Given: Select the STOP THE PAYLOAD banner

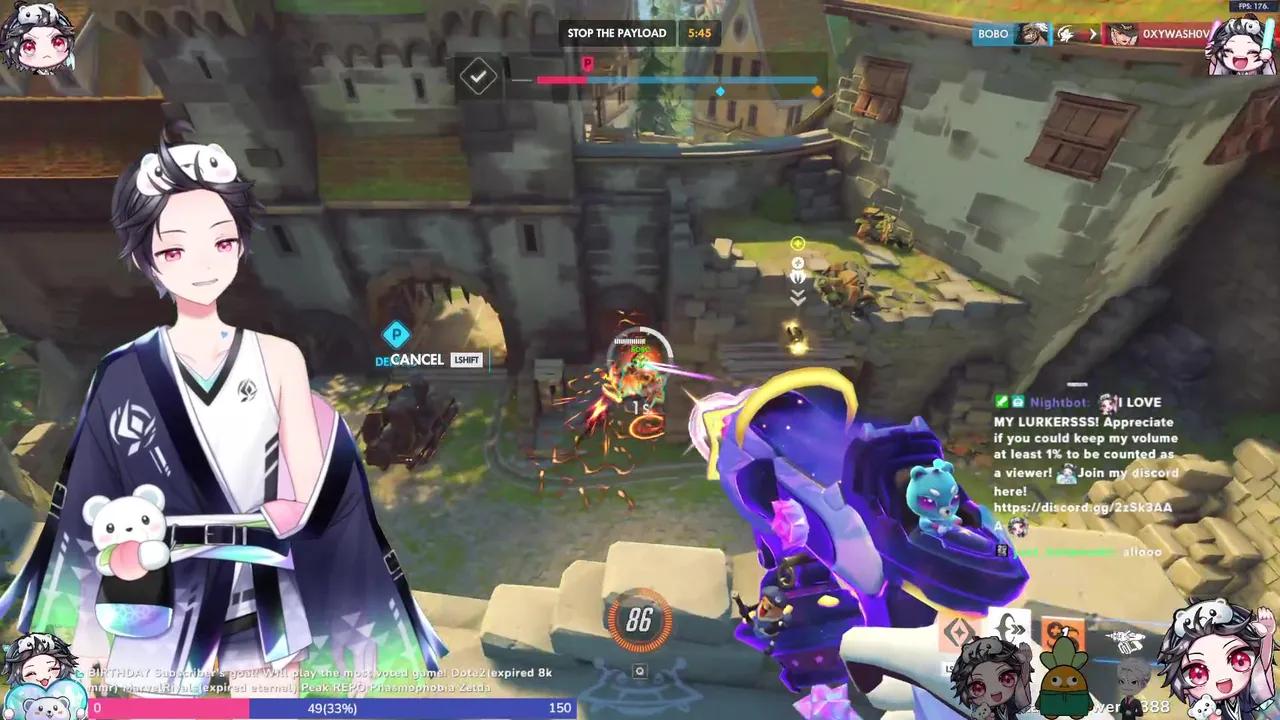Looking at the screenshot, I should [617, 33].
